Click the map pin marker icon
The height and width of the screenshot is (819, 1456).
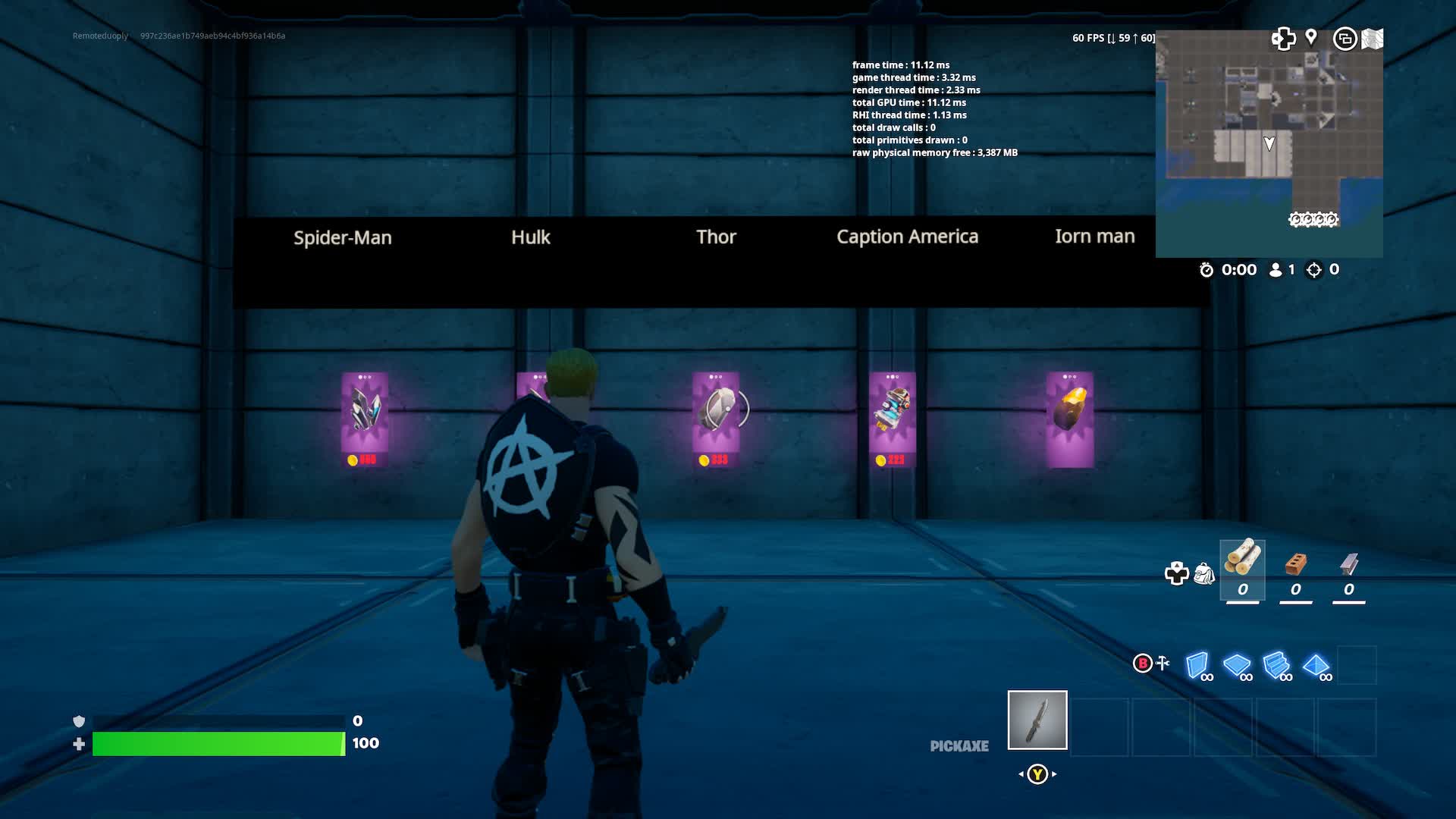point(1311,37)
